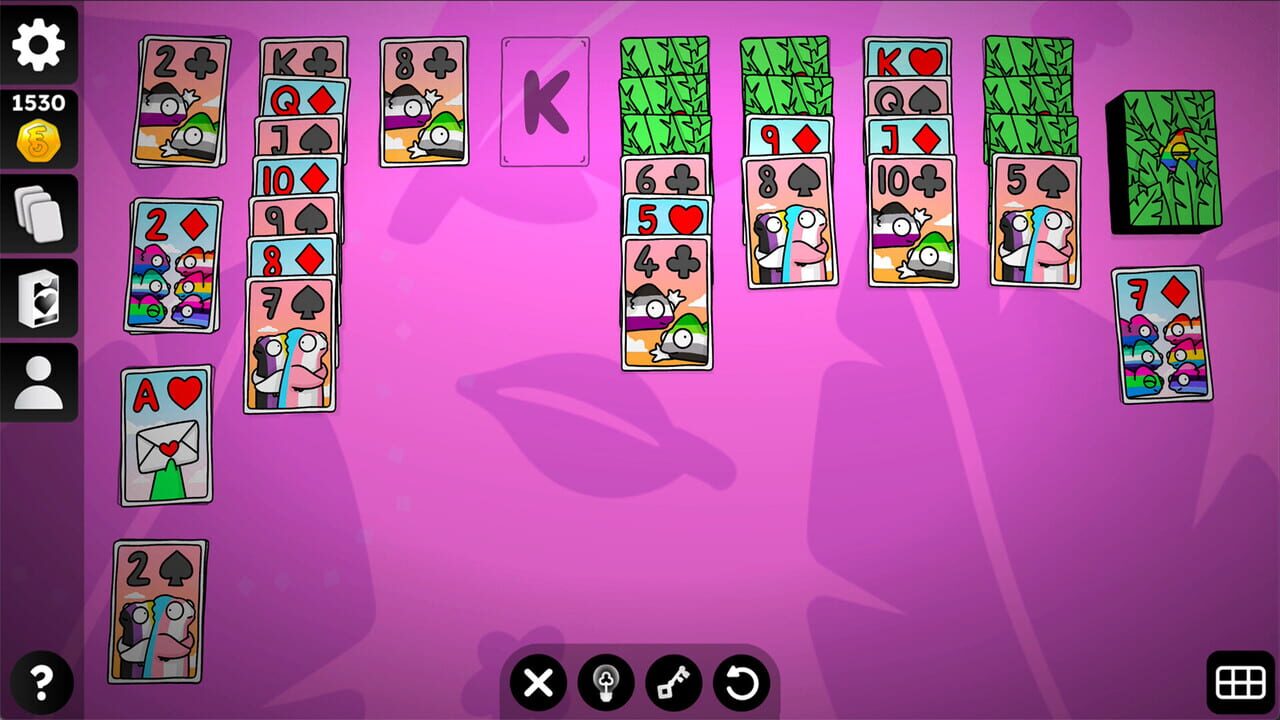
Task: Select the magic key solve tool
Action: [x=673, y=684]
